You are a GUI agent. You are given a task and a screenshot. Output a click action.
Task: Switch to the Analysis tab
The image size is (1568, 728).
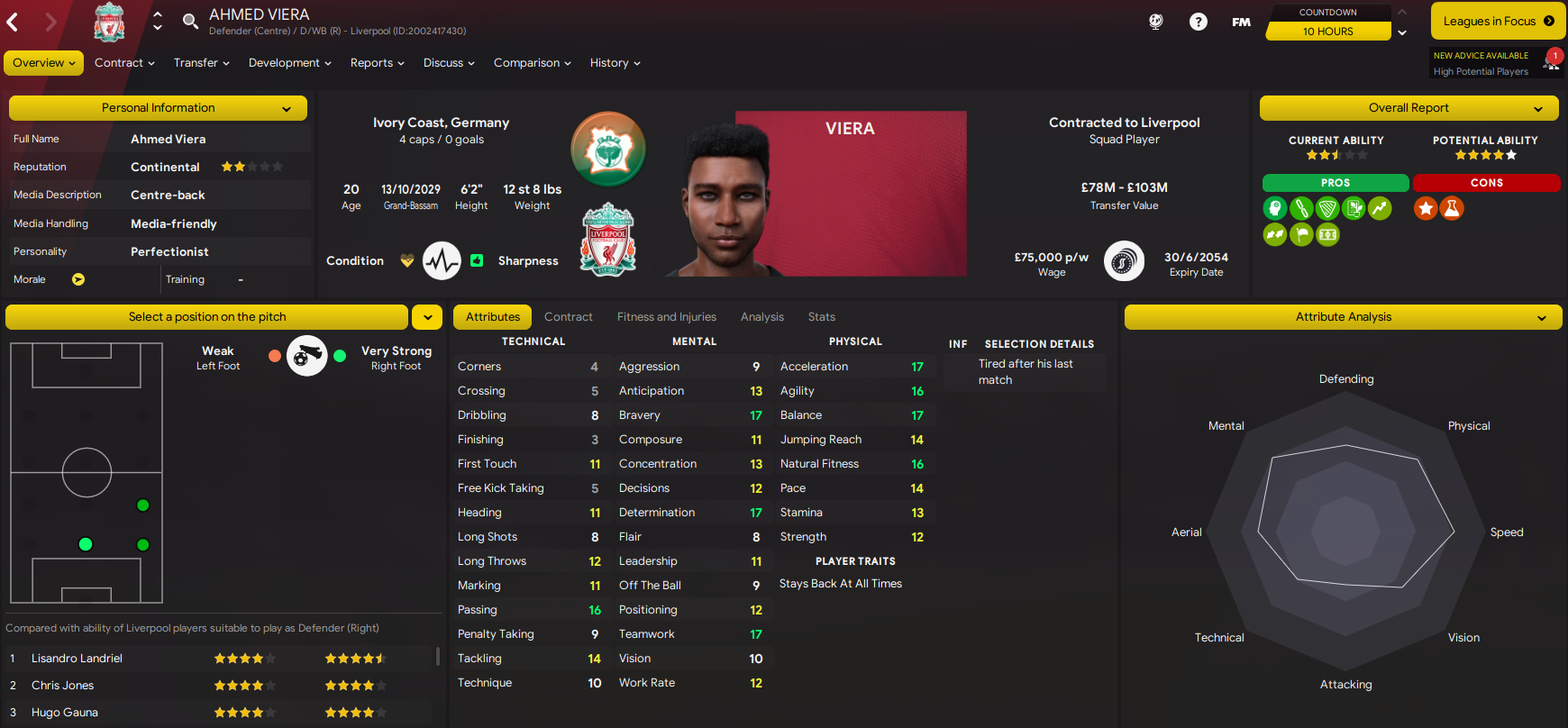point(761,317)
